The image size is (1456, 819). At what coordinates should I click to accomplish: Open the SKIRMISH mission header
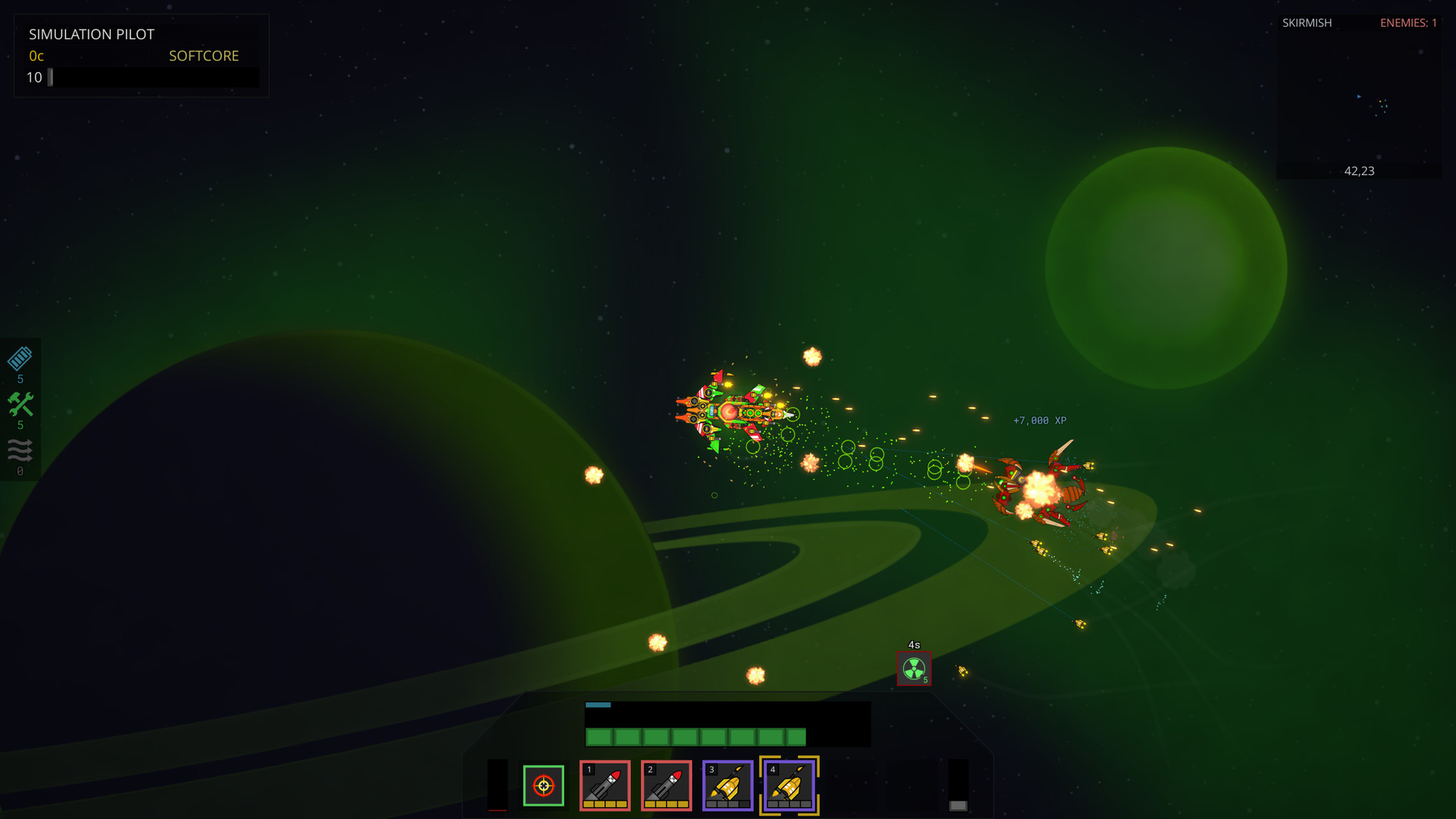[1307, 23]
